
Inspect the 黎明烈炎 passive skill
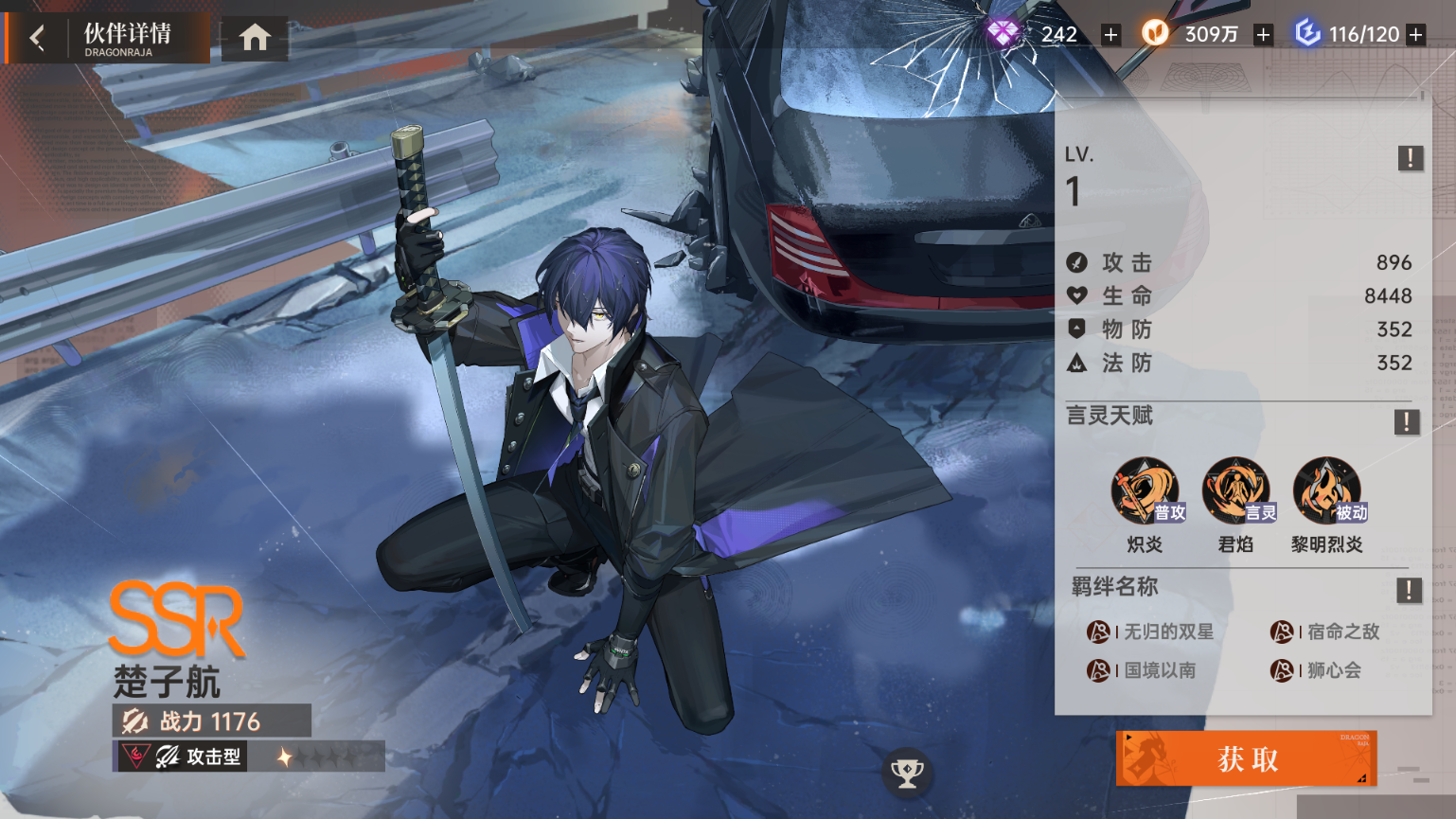coord(1327,492)
